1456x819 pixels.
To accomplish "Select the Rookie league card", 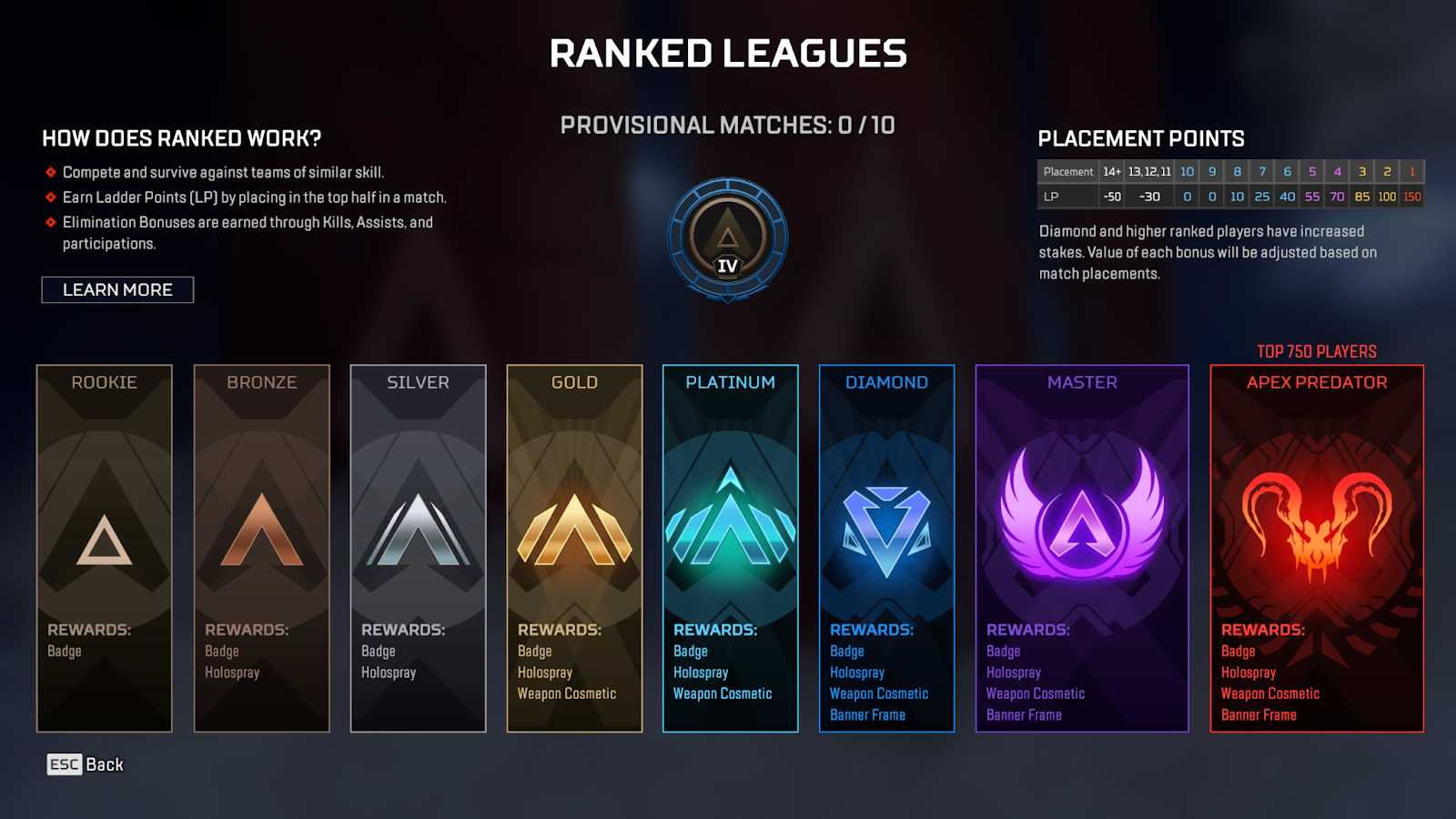I will [105, 548].
